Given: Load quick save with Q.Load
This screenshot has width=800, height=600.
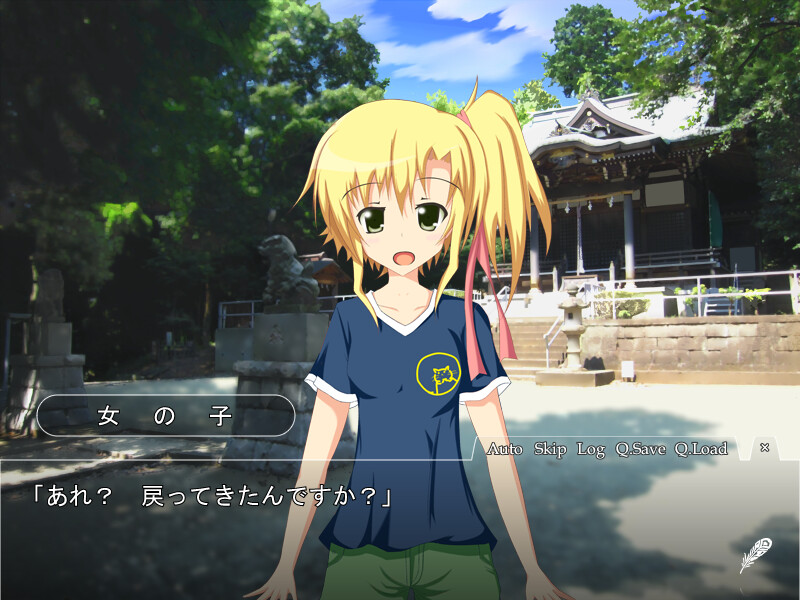Looking at the screenshot, I should click(700, 449).
